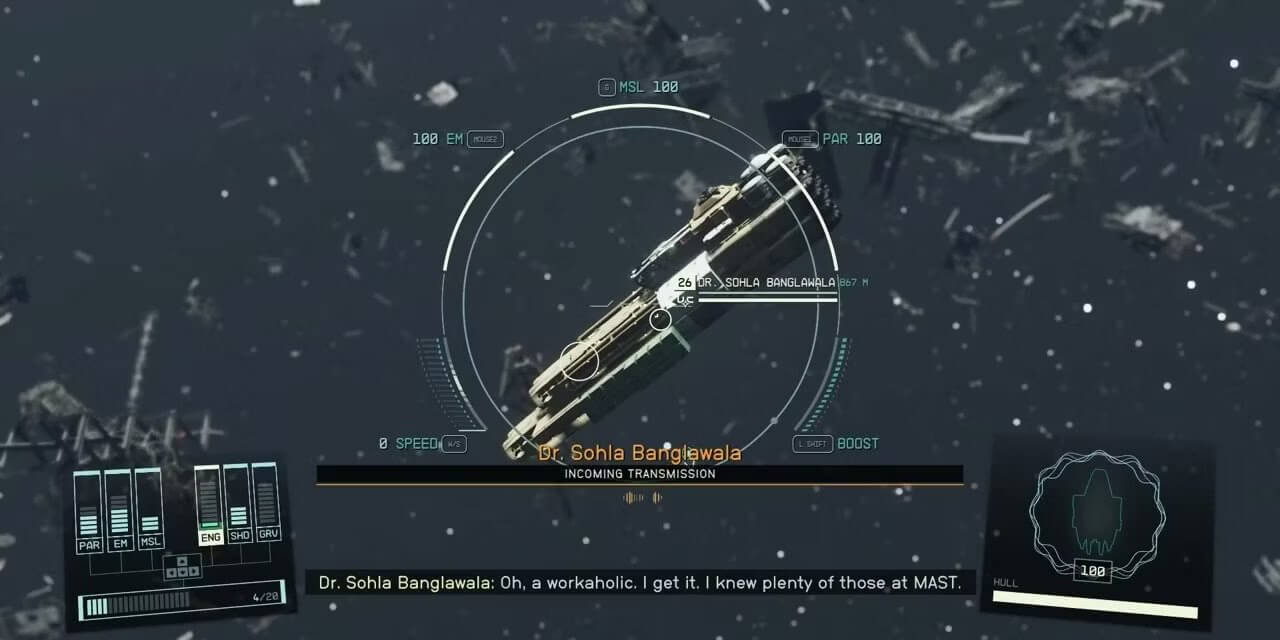Select the PAR weapon power column
Image resolution: width=1280 pixels, height=640 pixels.
pyautogui.click(x=90, y=512)
